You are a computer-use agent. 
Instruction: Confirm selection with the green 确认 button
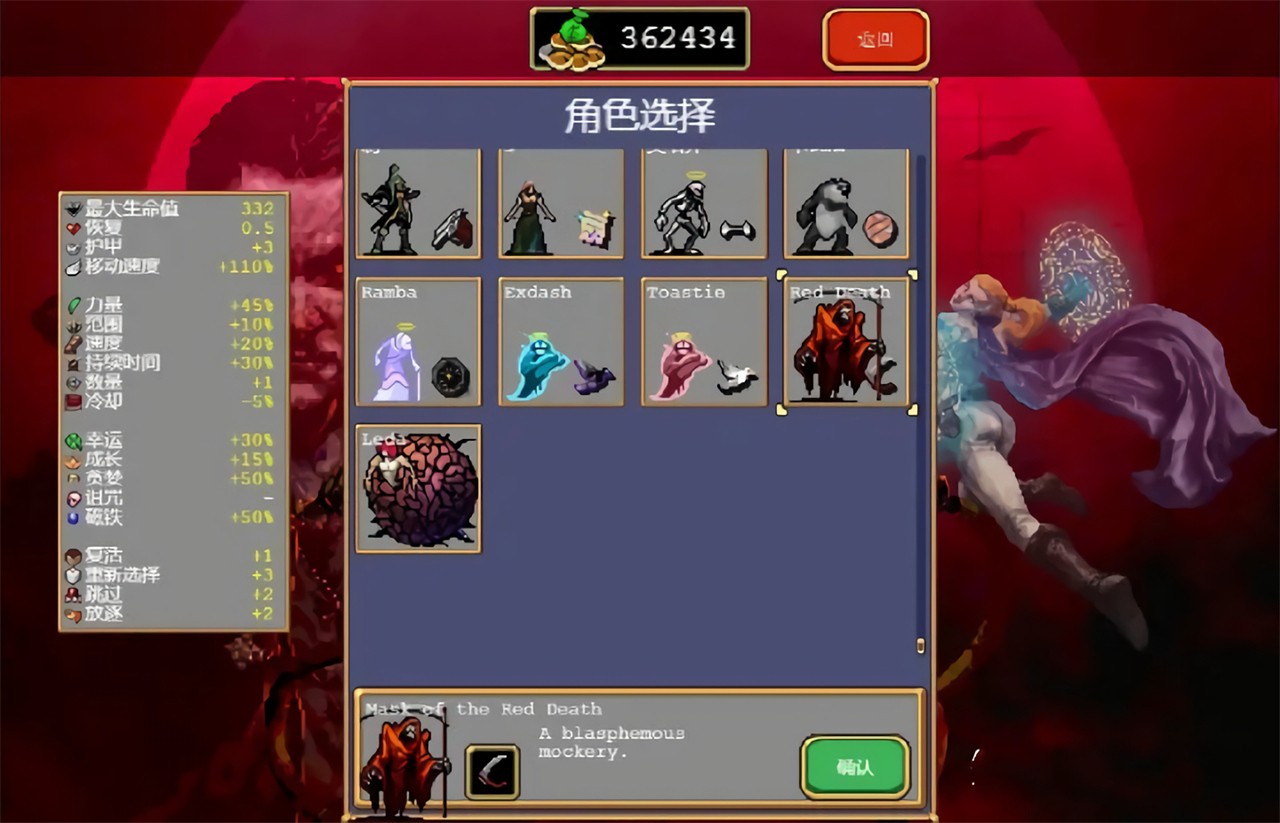[855, 767]
